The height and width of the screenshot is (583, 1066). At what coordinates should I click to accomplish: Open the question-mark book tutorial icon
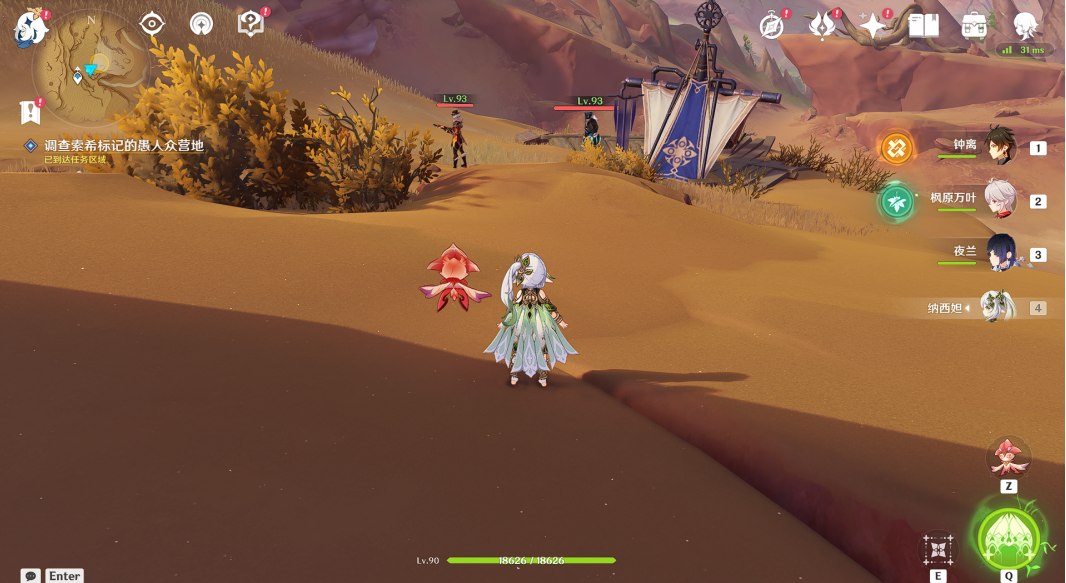pyautogui.click(x=250, y=24)
